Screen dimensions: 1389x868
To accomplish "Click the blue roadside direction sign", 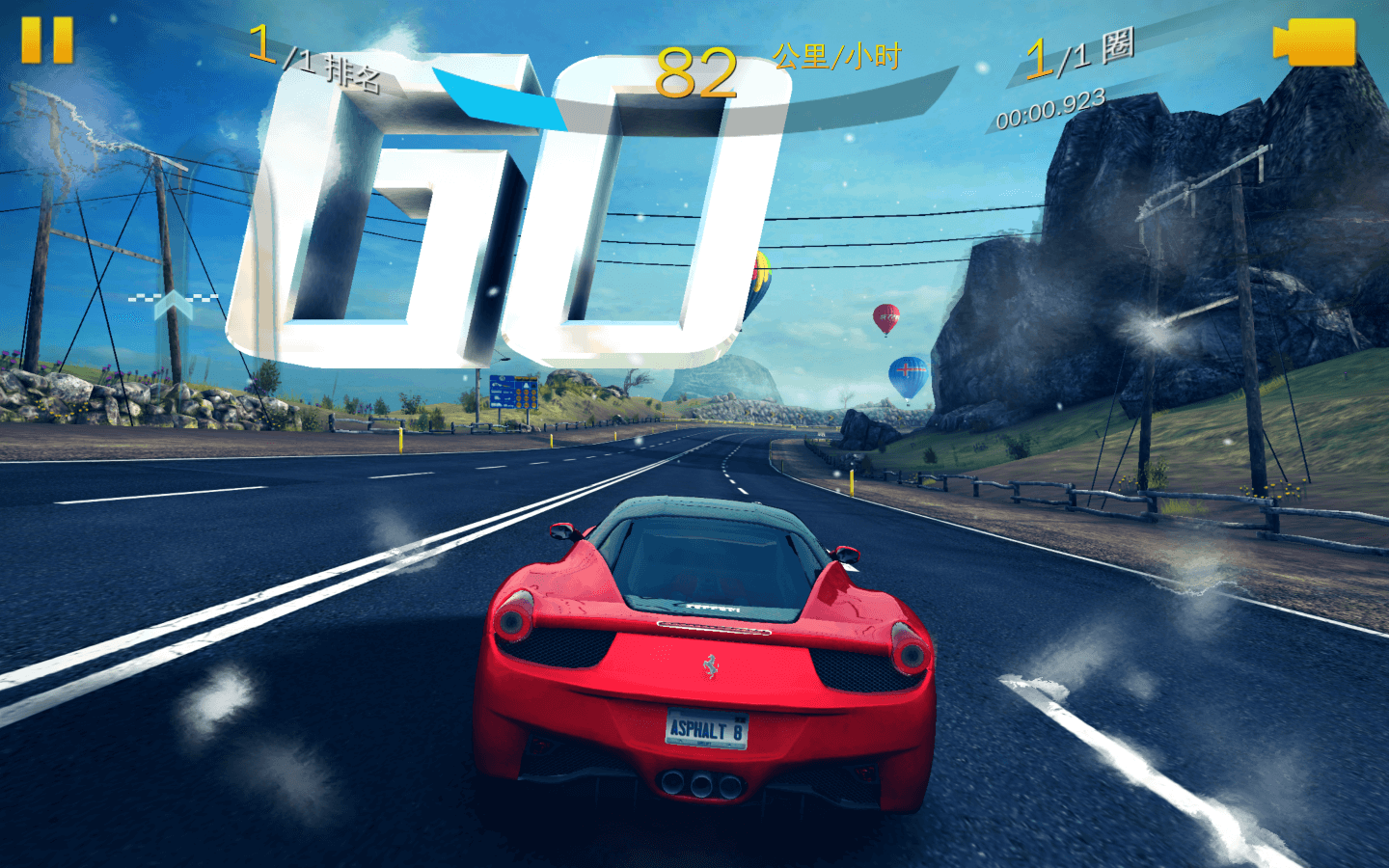I will coord(513,391).
